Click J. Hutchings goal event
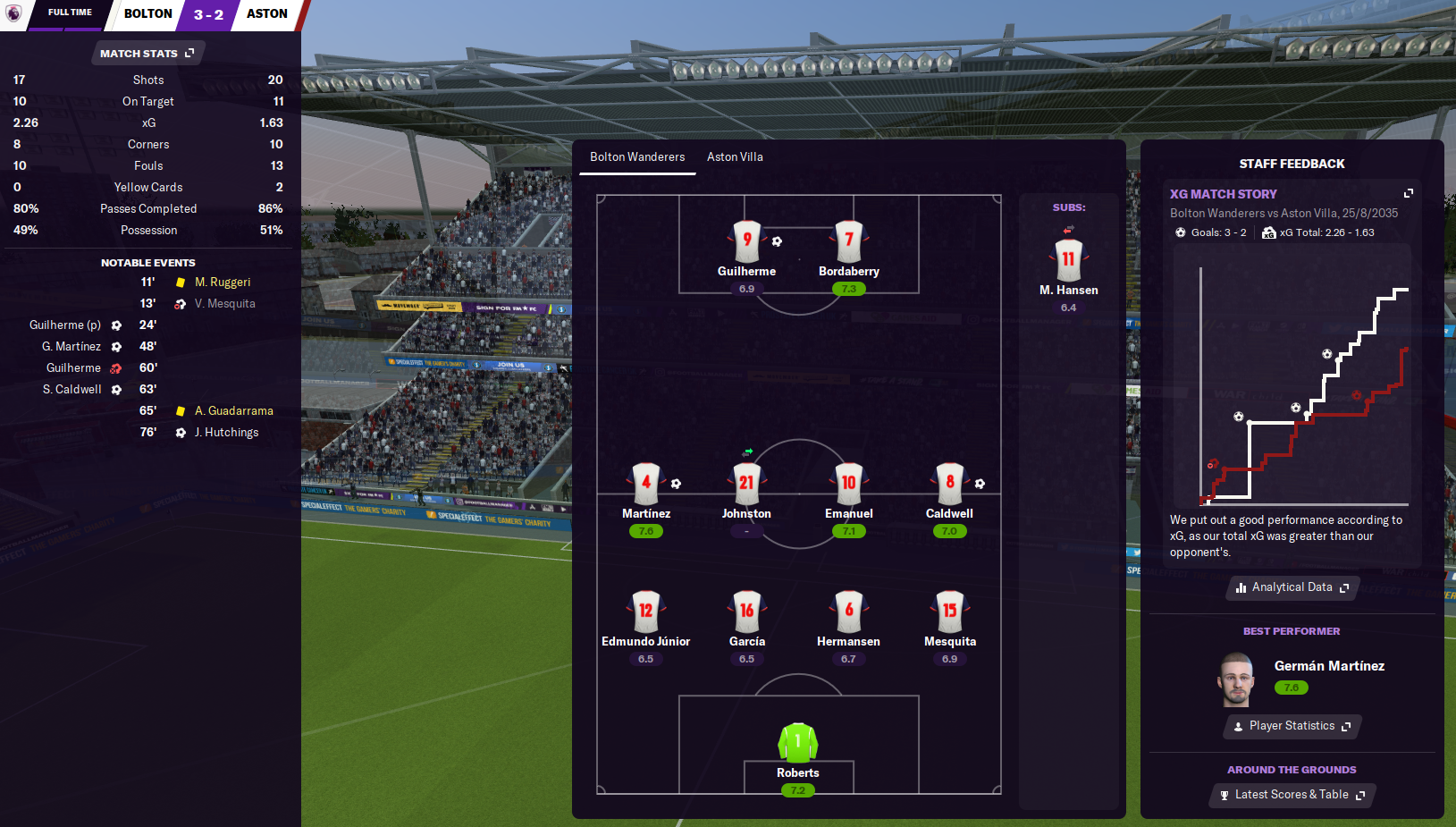This screenshot has width=1456, height=827. (226, 433)
